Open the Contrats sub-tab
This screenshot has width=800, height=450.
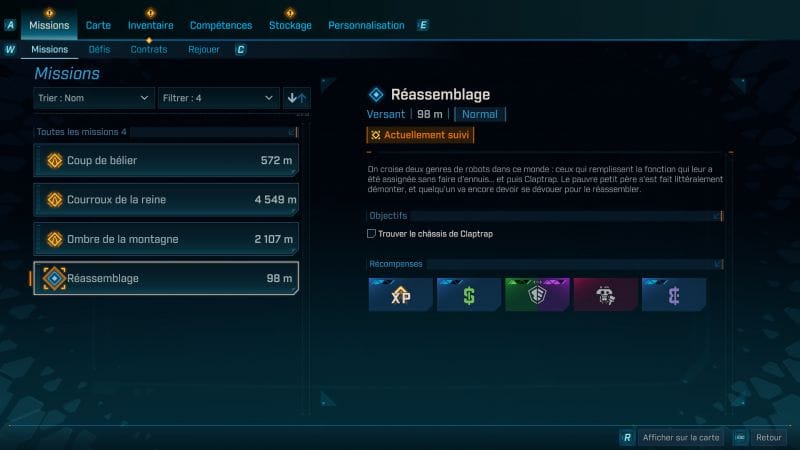149,49
